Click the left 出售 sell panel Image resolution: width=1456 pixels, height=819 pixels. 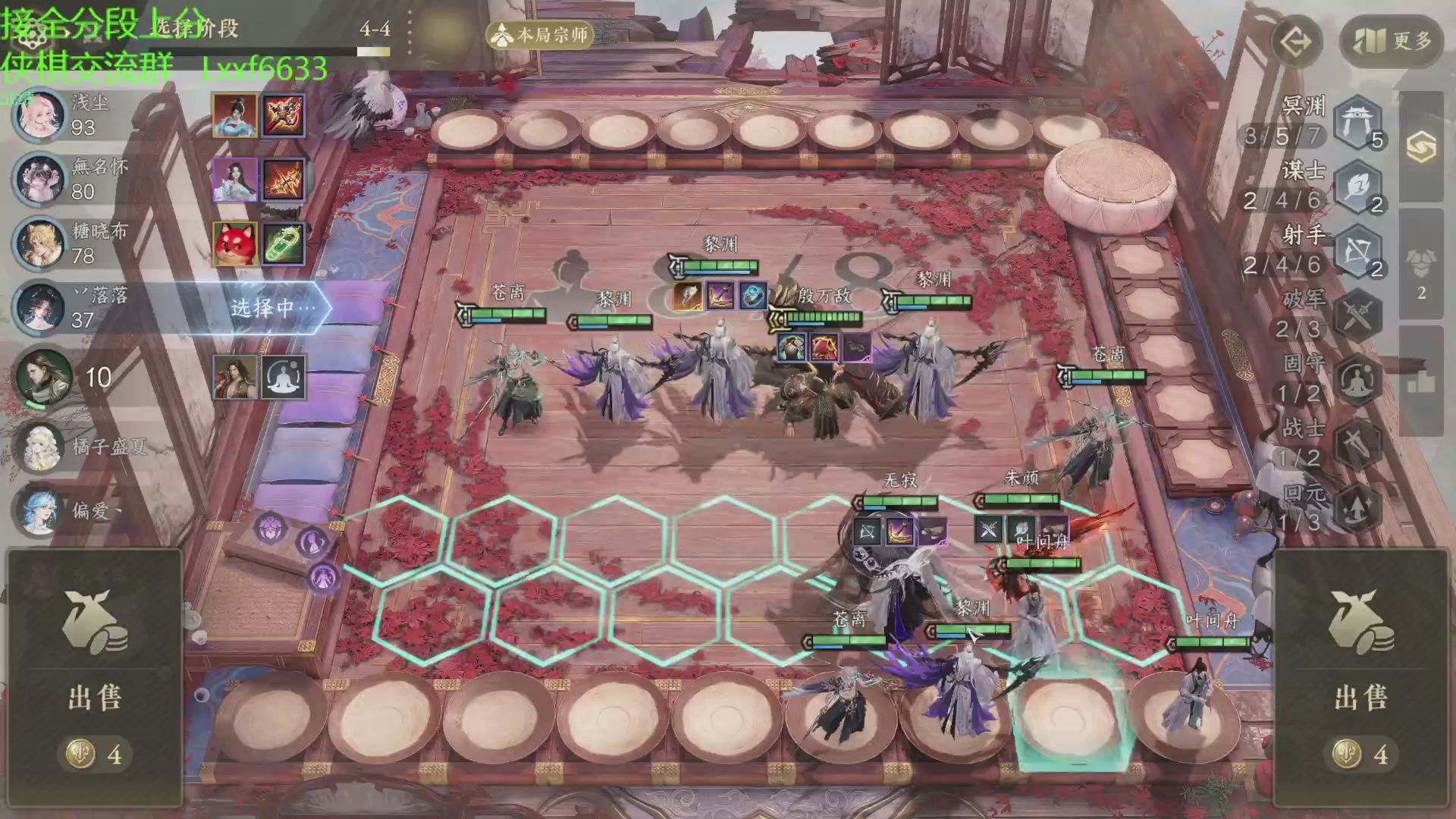coord(95,675)
